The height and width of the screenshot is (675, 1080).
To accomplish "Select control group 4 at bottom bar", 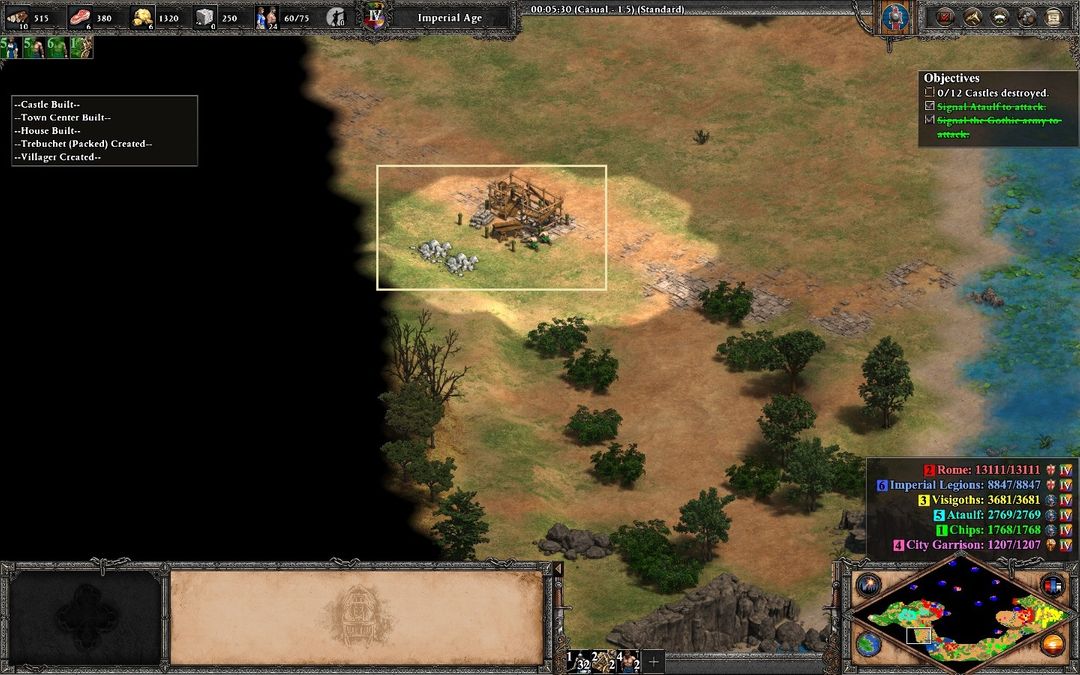I will click(629, 661).
